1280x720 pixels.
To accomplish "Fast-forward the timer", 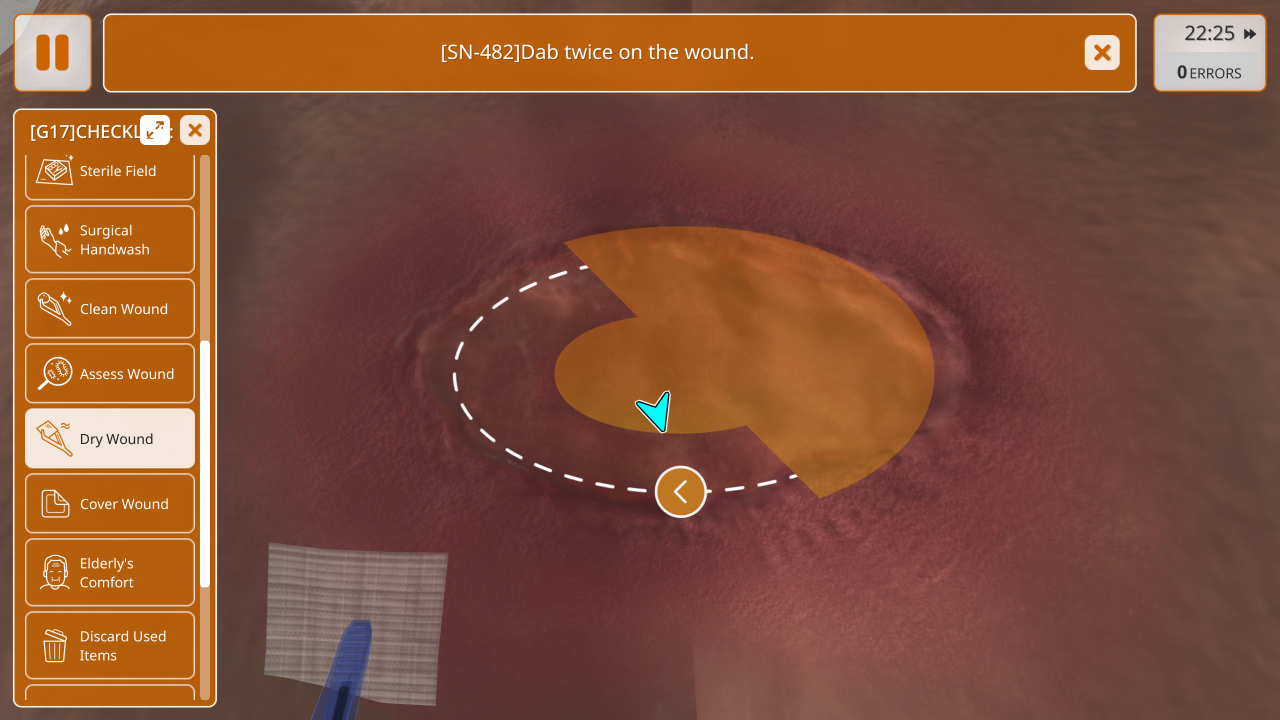I will (1250, 34).
